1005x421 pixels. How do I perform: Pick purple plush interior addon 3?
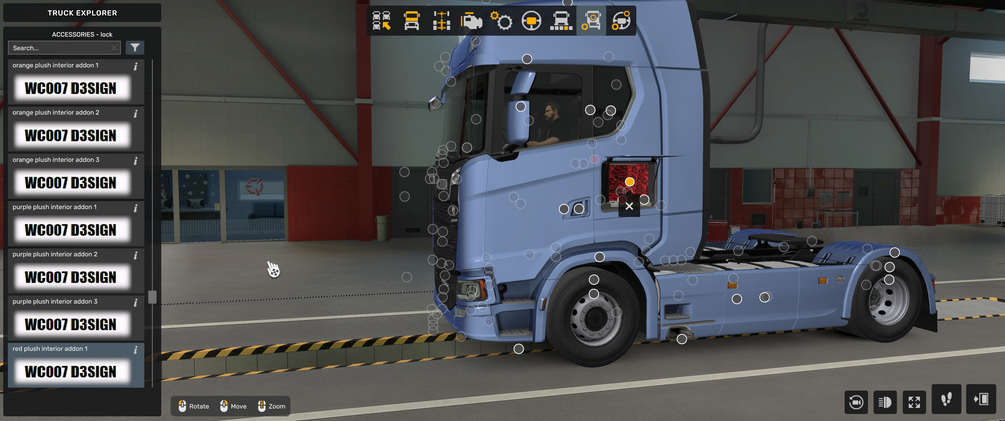[70, 324]
